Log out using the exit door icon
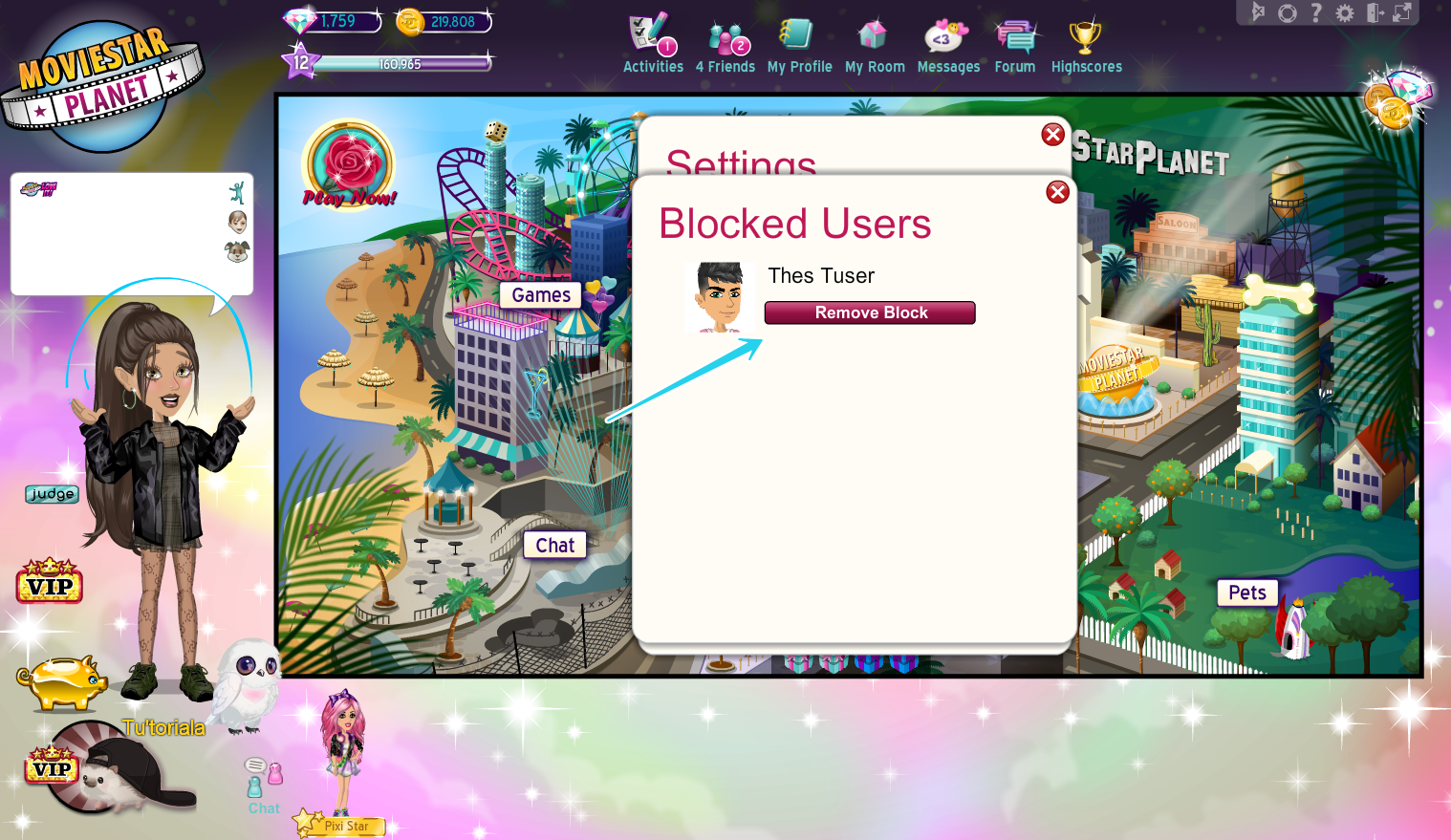Screen dimensions: 1451x840 click(x=1375, y=12)
